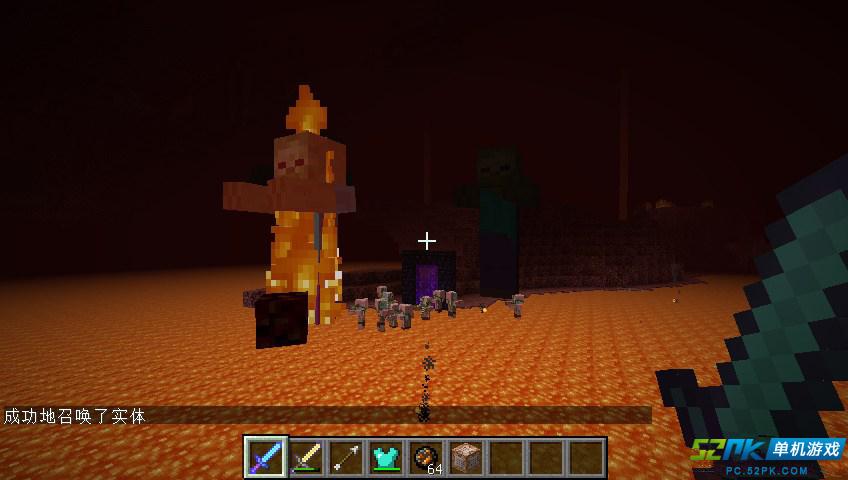Pick the stack of 64 spawner items
Viewport: 848px width, 480px height.
(x=426, y=457)
